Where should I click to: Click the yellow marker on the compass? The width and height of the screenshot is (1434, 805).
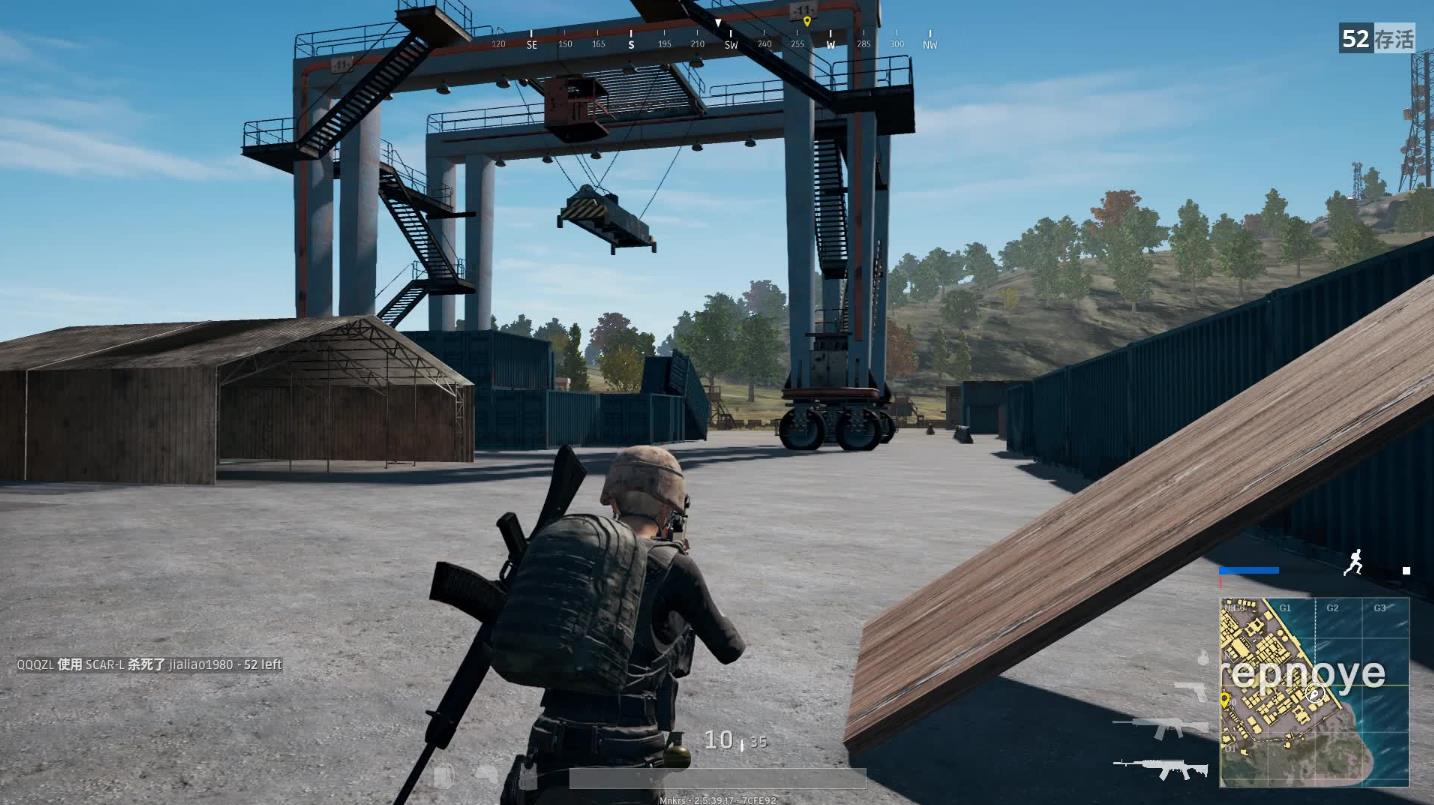tap(807, 21)
